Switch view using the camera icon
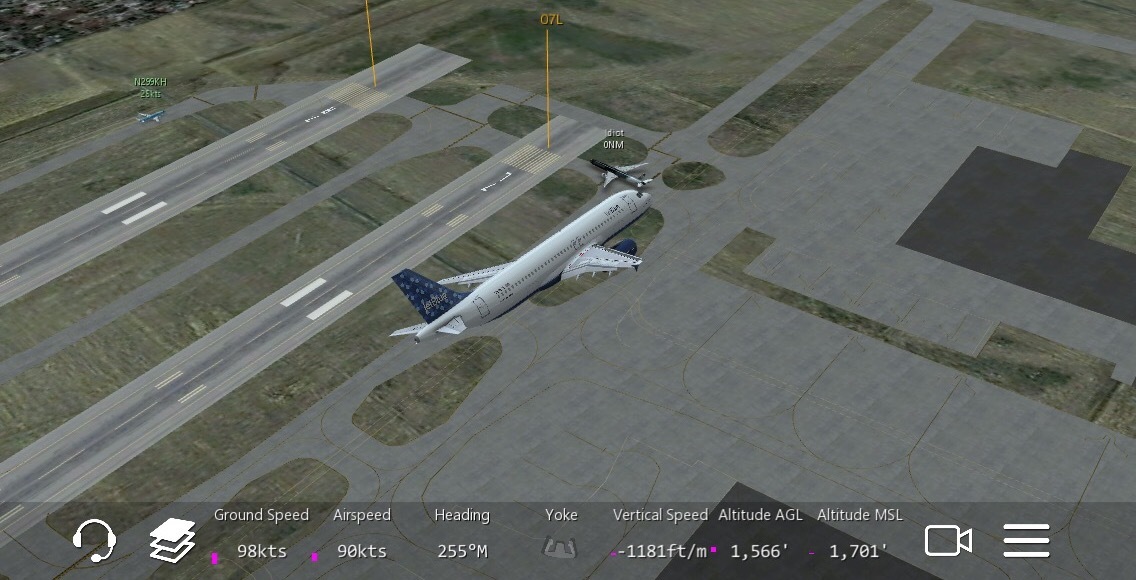The image size is (1136, 580). (947, 541)
